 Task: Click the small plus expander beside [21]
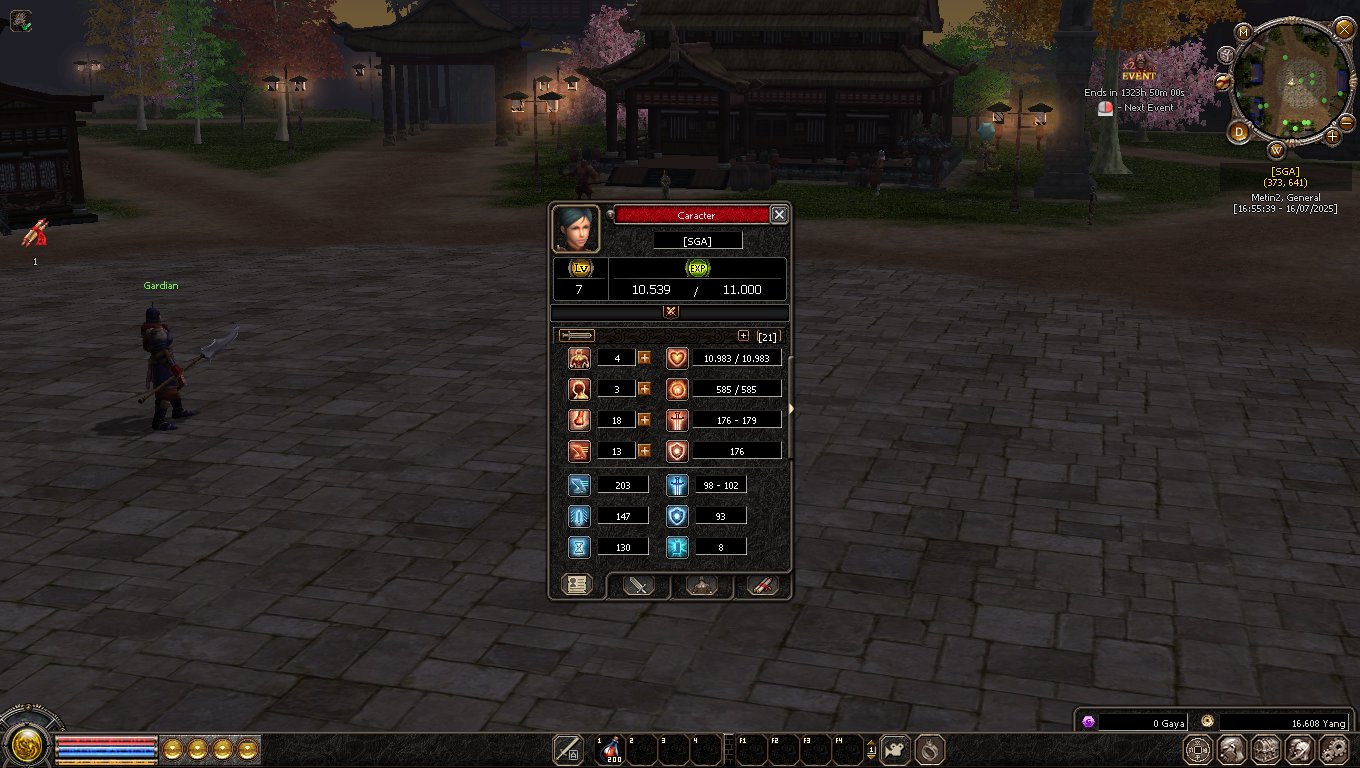743,336
